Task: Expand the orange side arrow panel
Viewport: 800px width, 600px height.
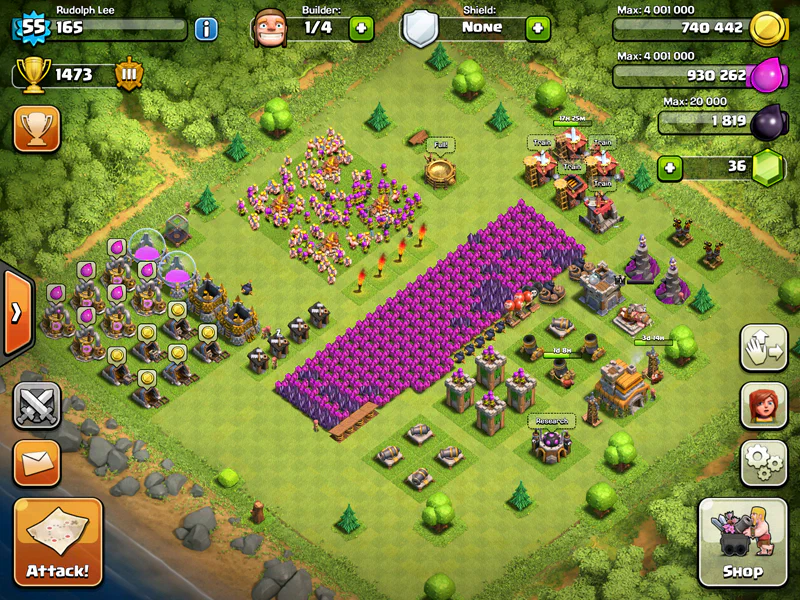Action: [x=16, y=312]
